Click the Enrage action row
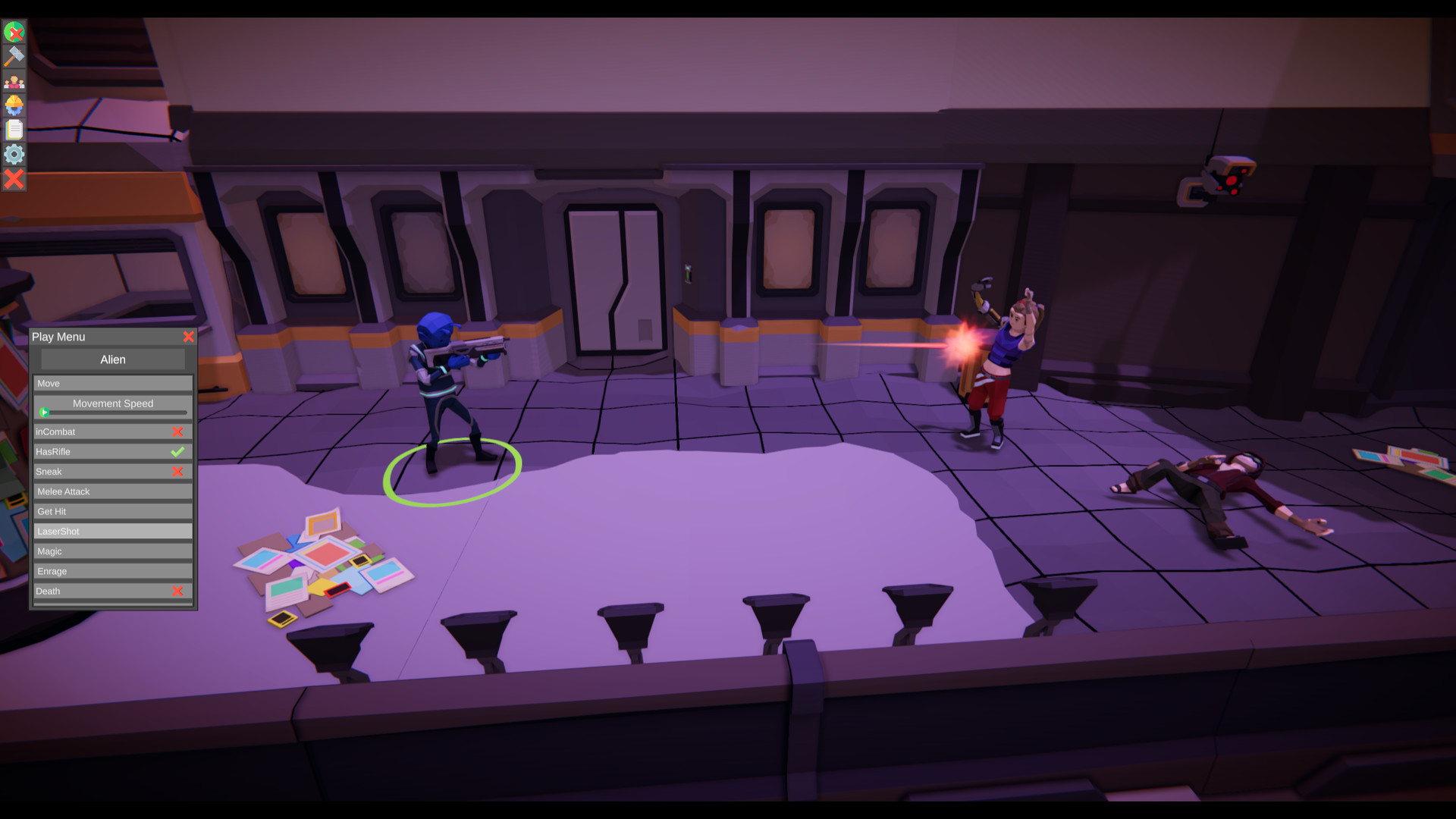The height and width of the screenshot is (819, 1456). click(112, 571)
